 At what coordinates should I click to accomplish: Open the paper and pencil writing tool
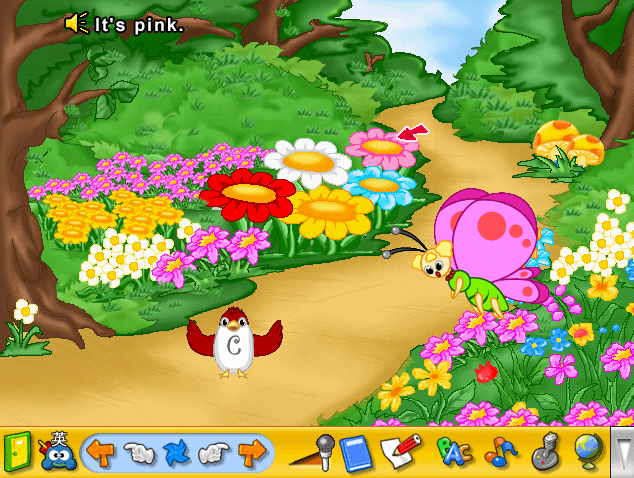tap(401, 452)
